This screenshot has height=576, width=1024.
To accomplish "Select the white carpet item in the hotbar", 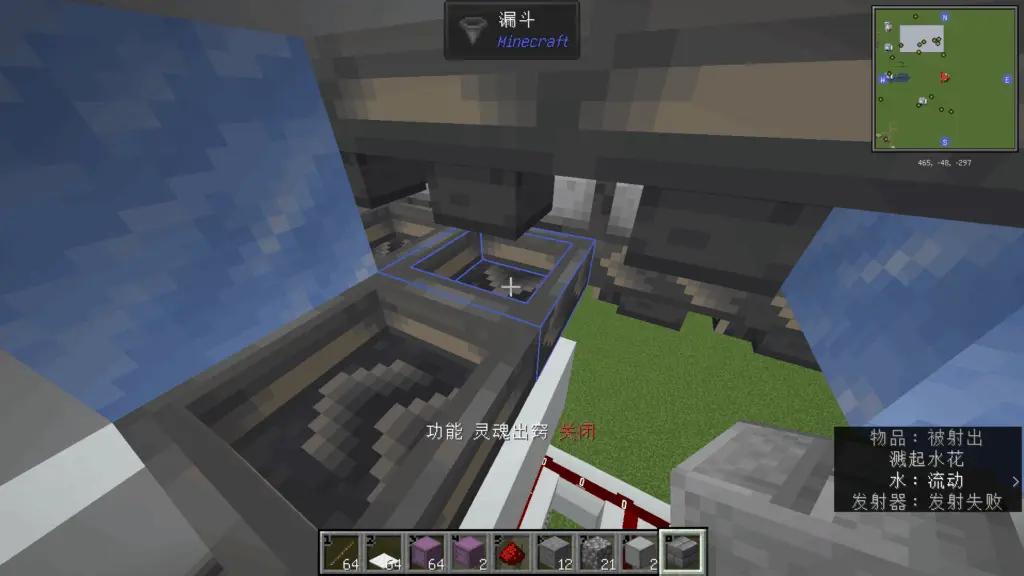I will pyautogui.click(x=384, y=551).
